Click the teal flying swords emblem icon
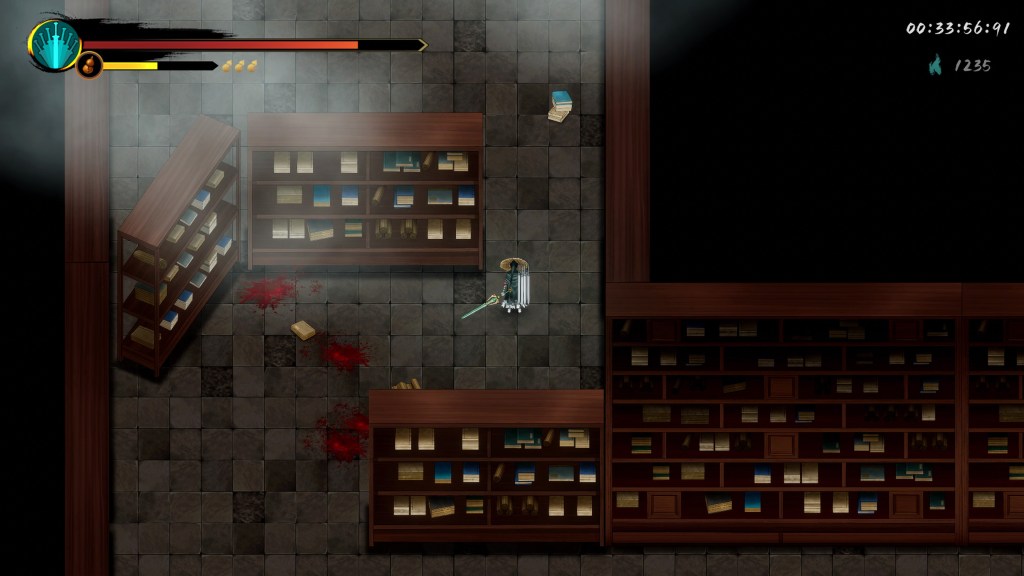This screenshot has height=576, width=1024. click(54, 45)
